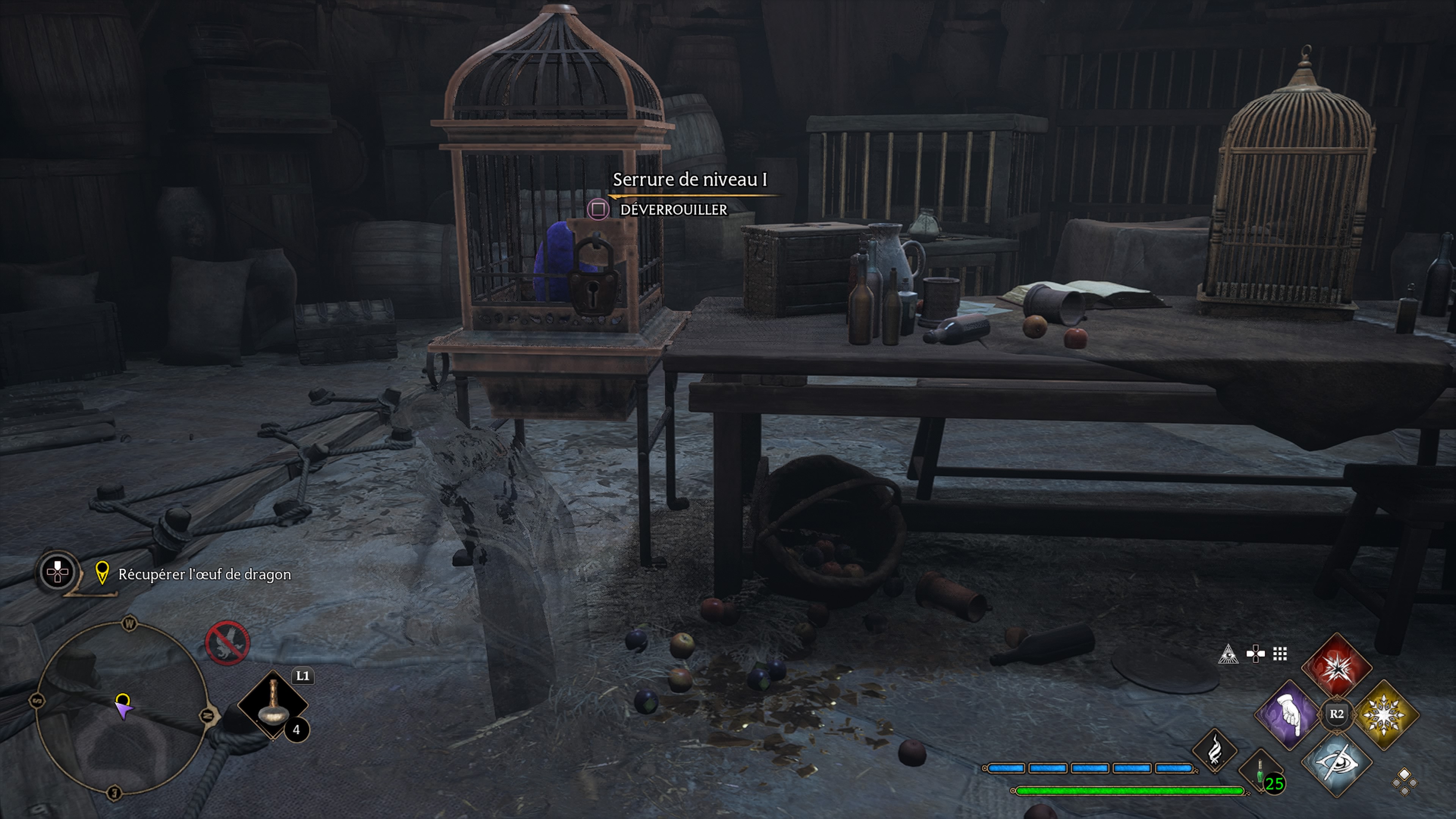This screenshot has width=1456, height=819.
Task: Choose the DÉVERROUILLER lock prompt
Action: point(673,210)
